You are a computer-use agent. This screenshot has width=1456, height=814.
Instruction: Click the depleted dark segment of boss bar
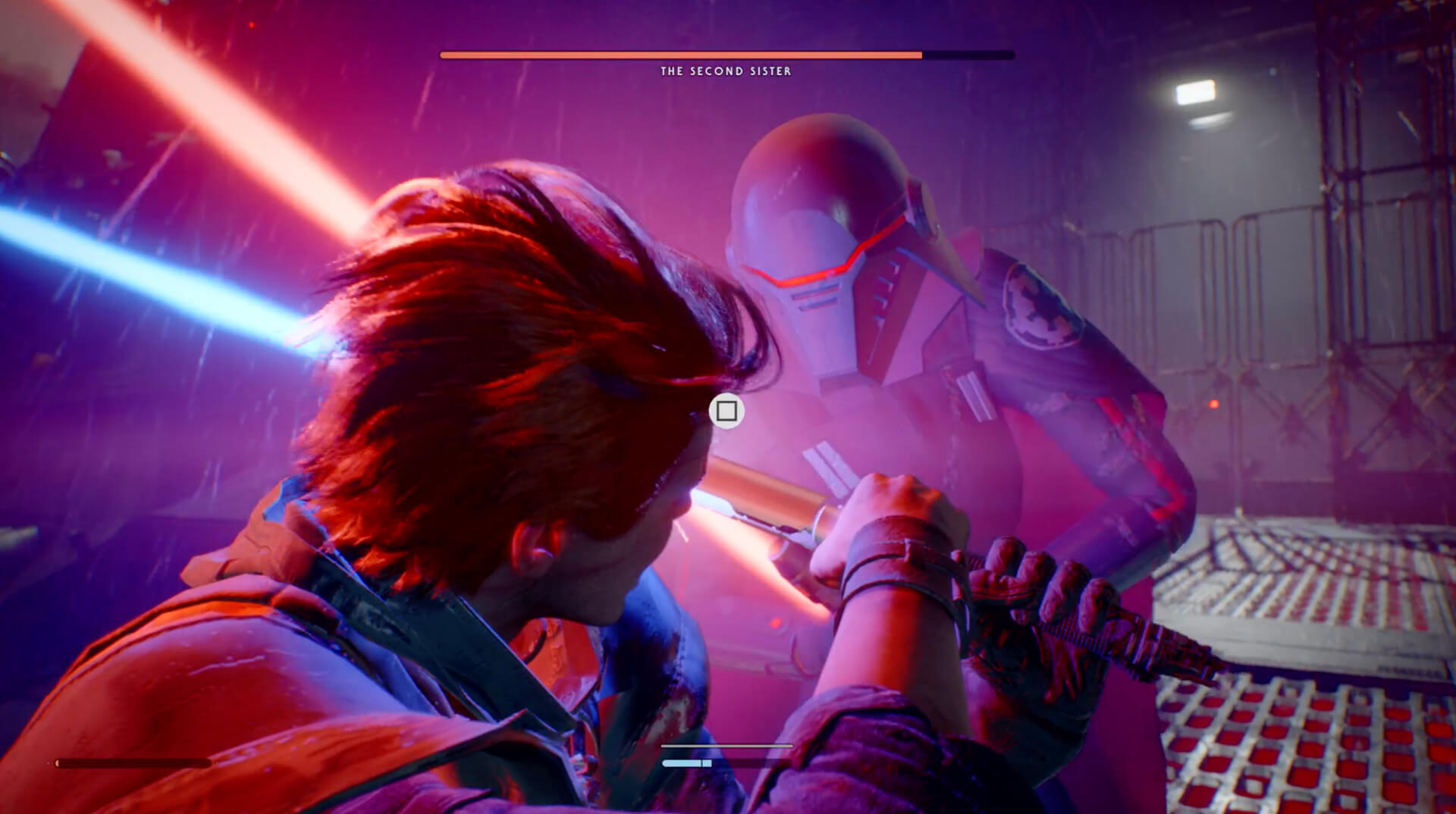pyautogui.click(x=967, y=54)
